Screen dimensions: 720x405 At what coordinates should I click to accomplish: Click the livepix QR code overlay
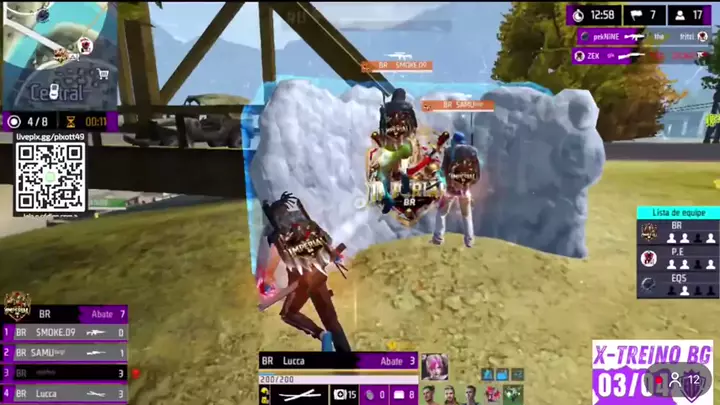point(49,178)
